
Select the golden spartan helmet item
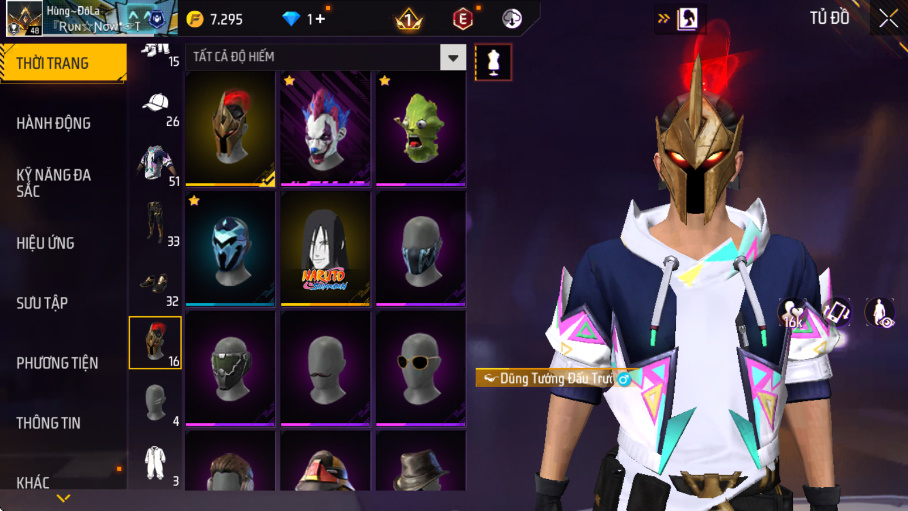click(x=230, y=129)
